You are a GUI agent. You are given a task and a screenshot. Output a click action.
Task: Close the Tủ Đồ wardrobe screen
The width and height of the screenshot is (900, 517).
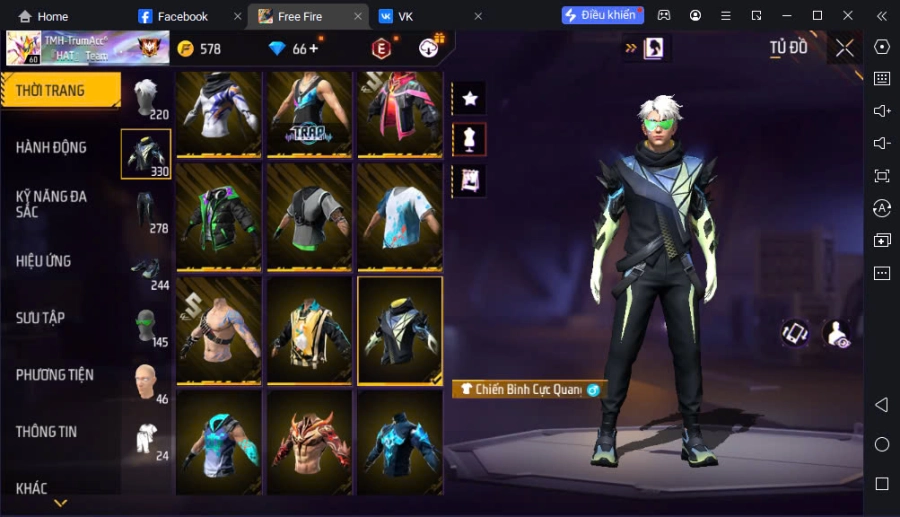[845, 48]
